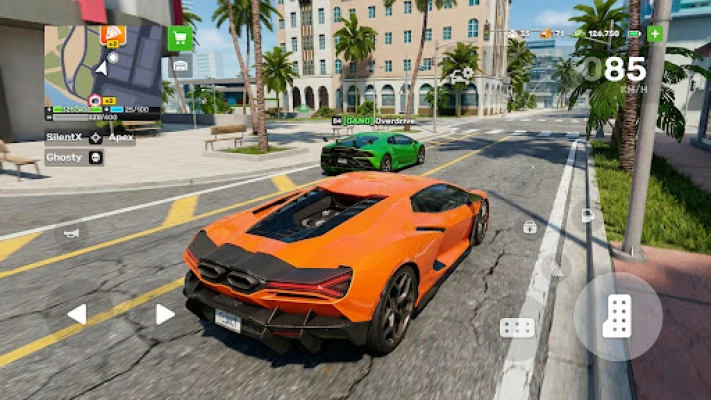Honk the horn button

71,232
